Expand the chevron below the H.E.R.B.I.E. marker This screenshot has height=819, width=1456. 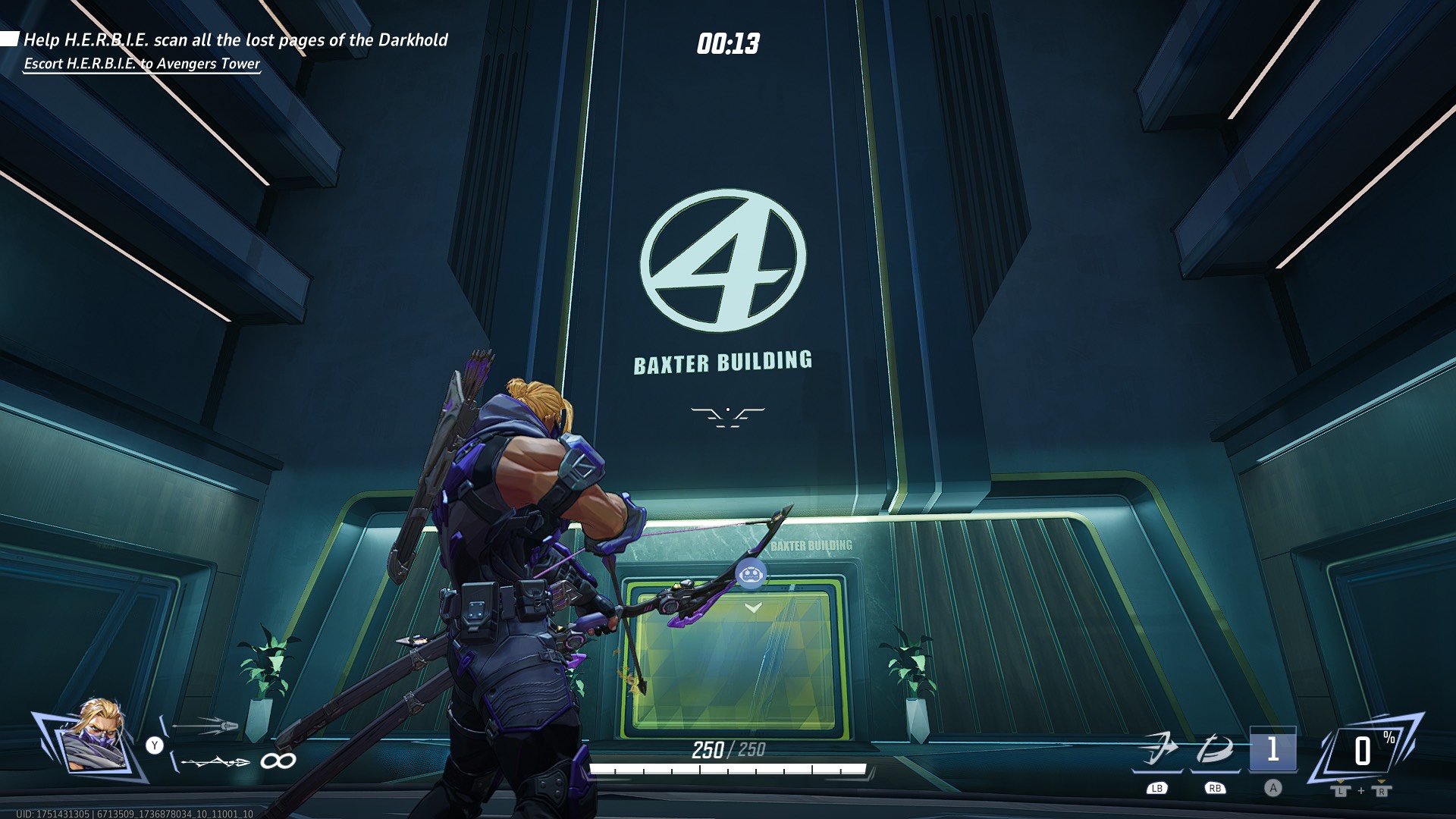coord(752,607)
